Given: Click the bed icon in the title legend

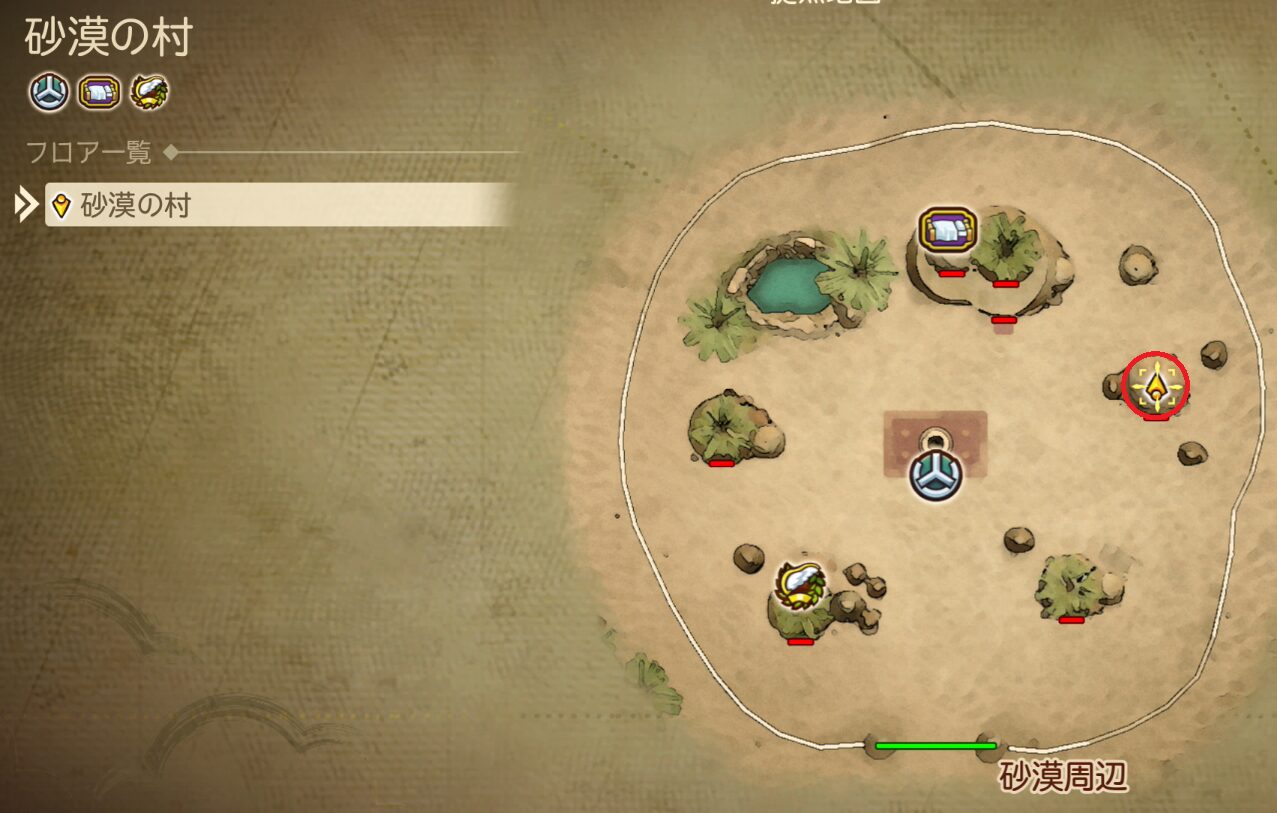Looking at the screenshot, I should tap(99, 93).
